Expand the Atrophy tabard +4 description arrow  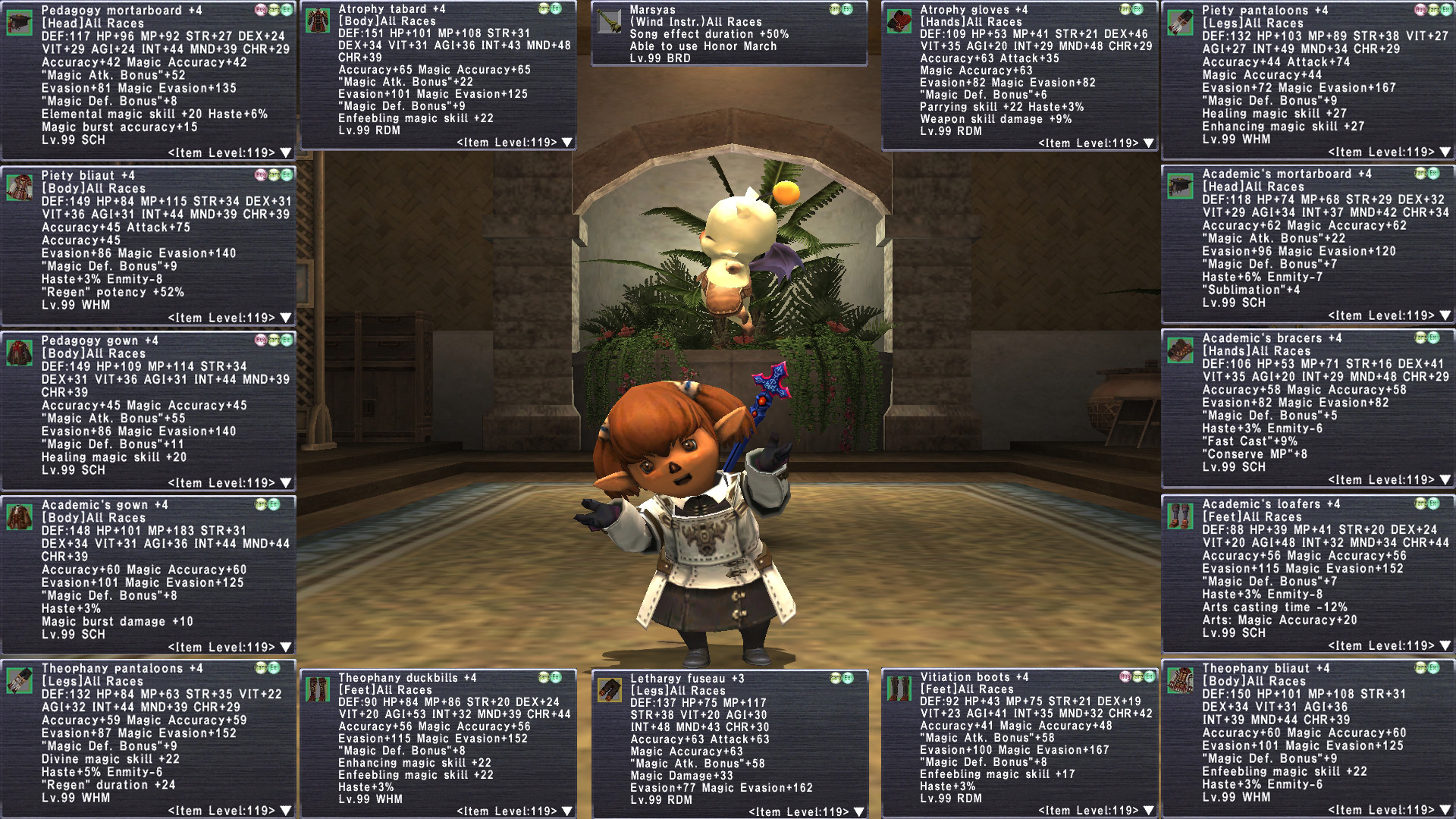tap(567, 143)
